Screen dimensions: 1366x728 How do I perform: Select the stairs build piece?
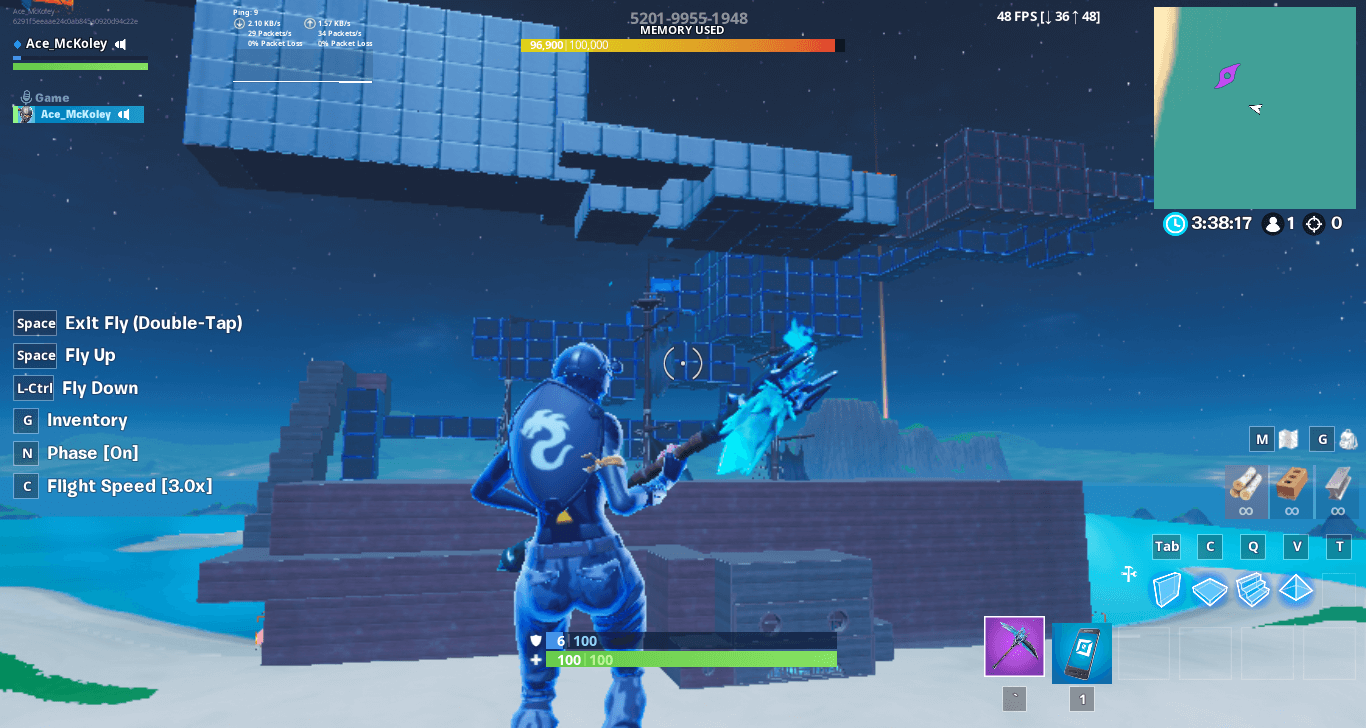pyautogui.click(x=1253, y=589)
